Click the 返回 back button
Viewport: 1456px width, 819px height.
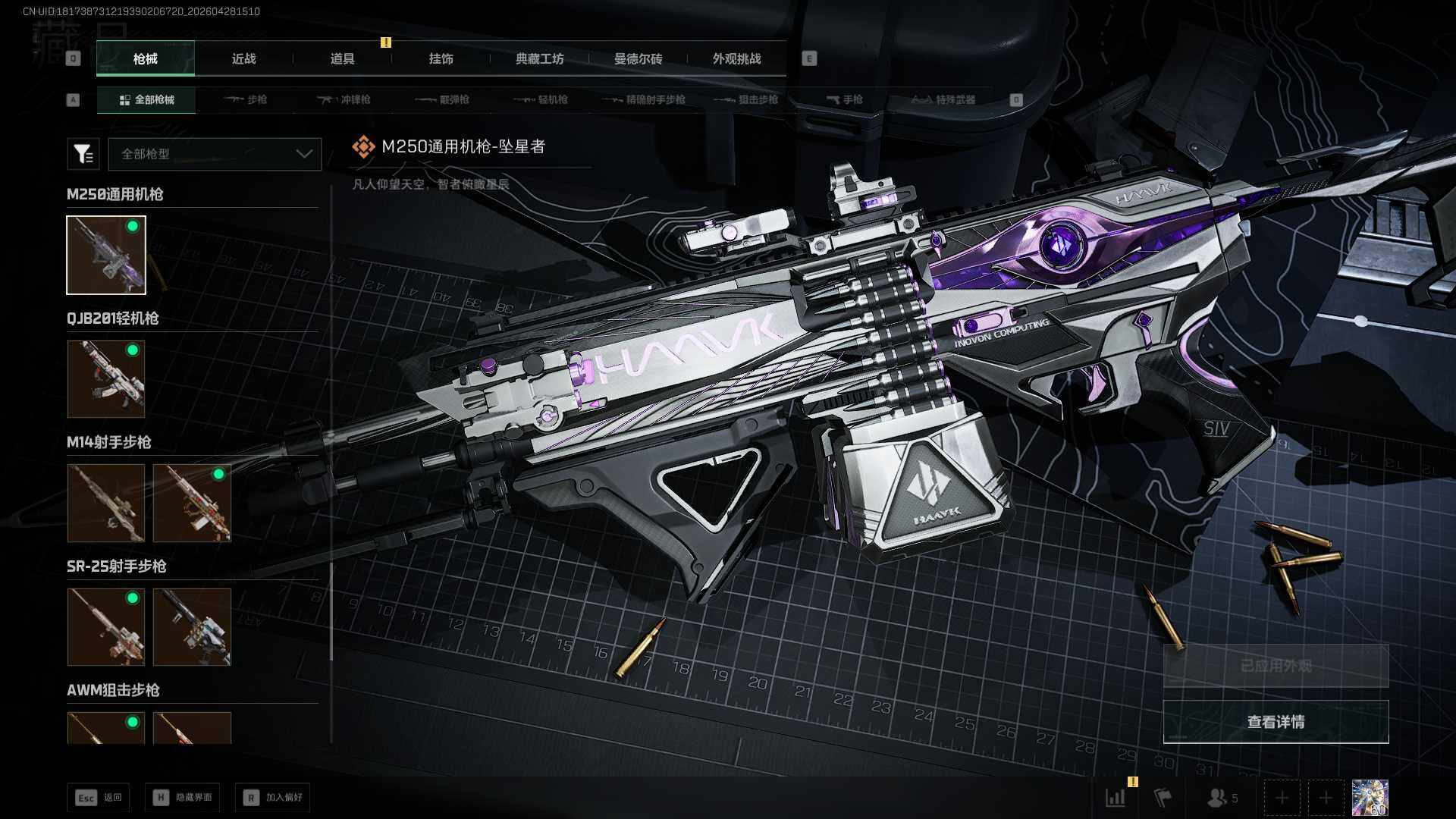98,798
